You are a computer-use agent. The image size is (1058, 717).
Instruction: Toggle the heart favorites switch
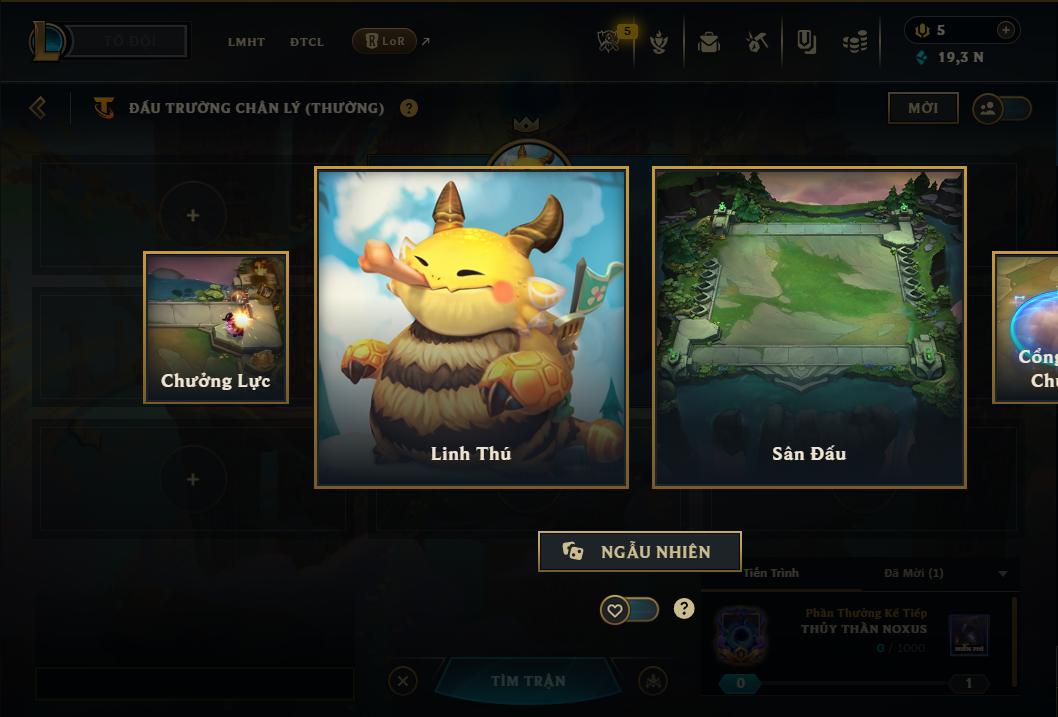pyautogui.click(x=629, y=609)
